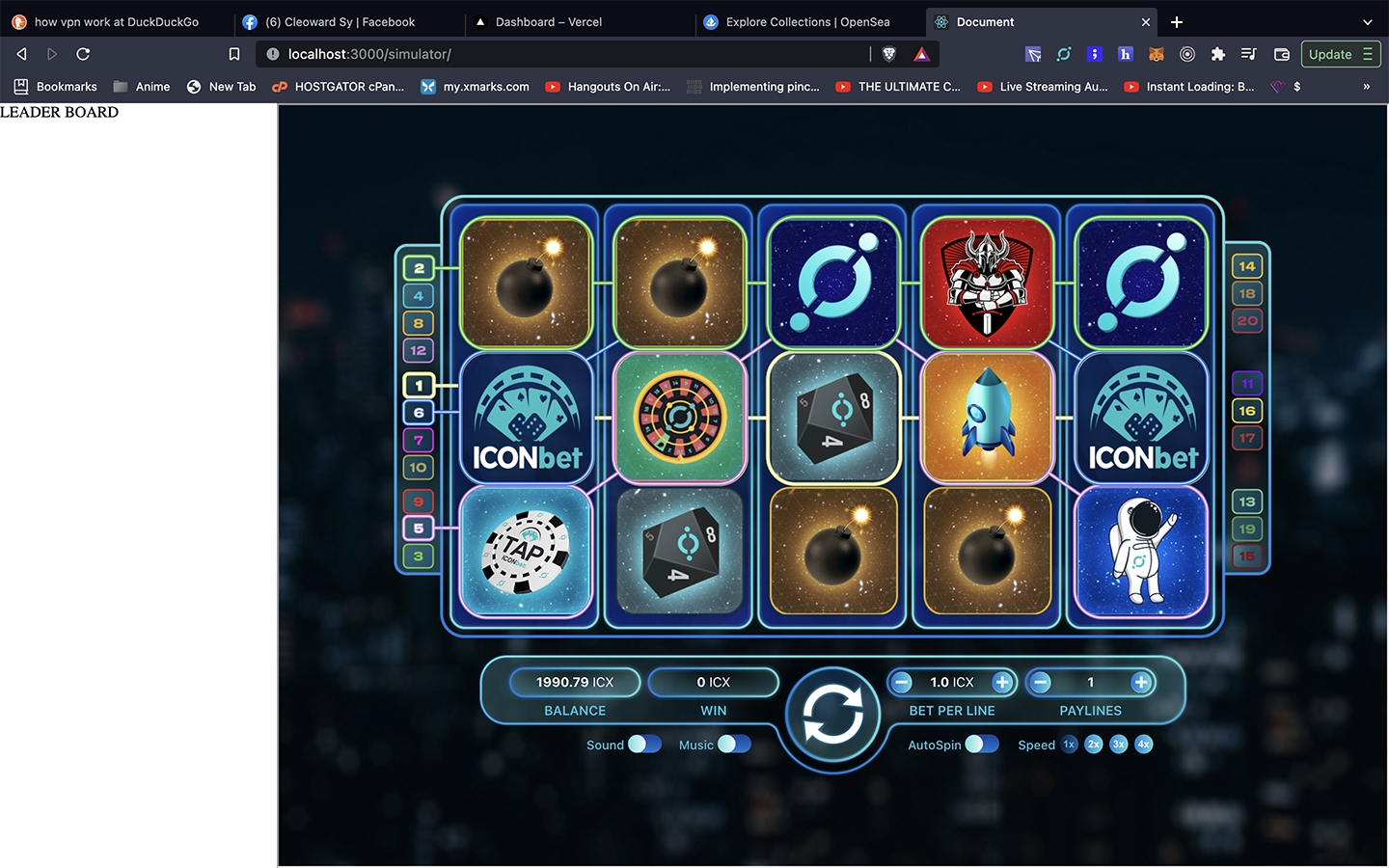The image size is (1389, 868).
Task: Decrease the bet per line
Action: 902,683
